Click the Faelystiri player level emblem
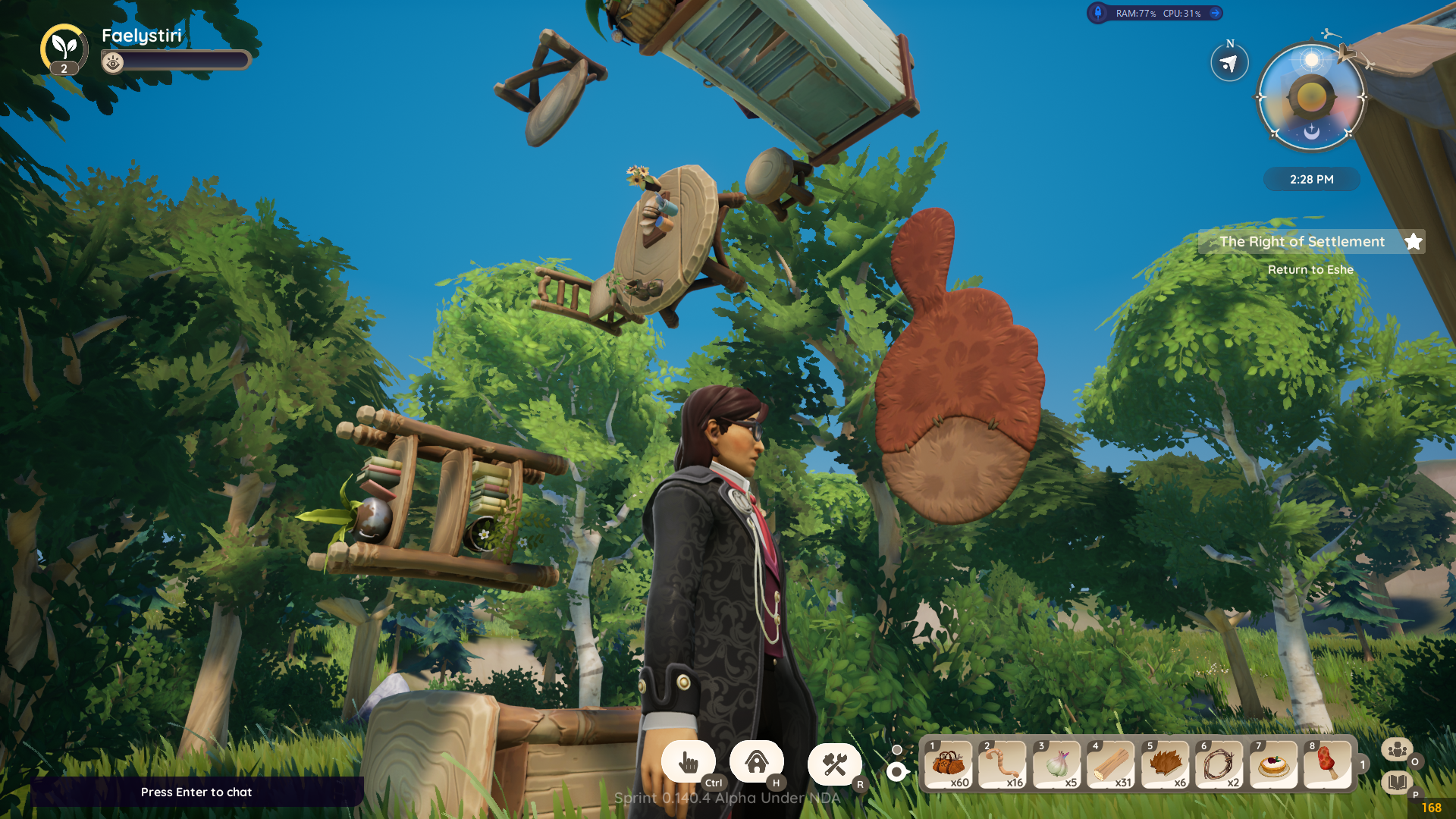Screen dimensions: 1456x819 tap(64, 49)
